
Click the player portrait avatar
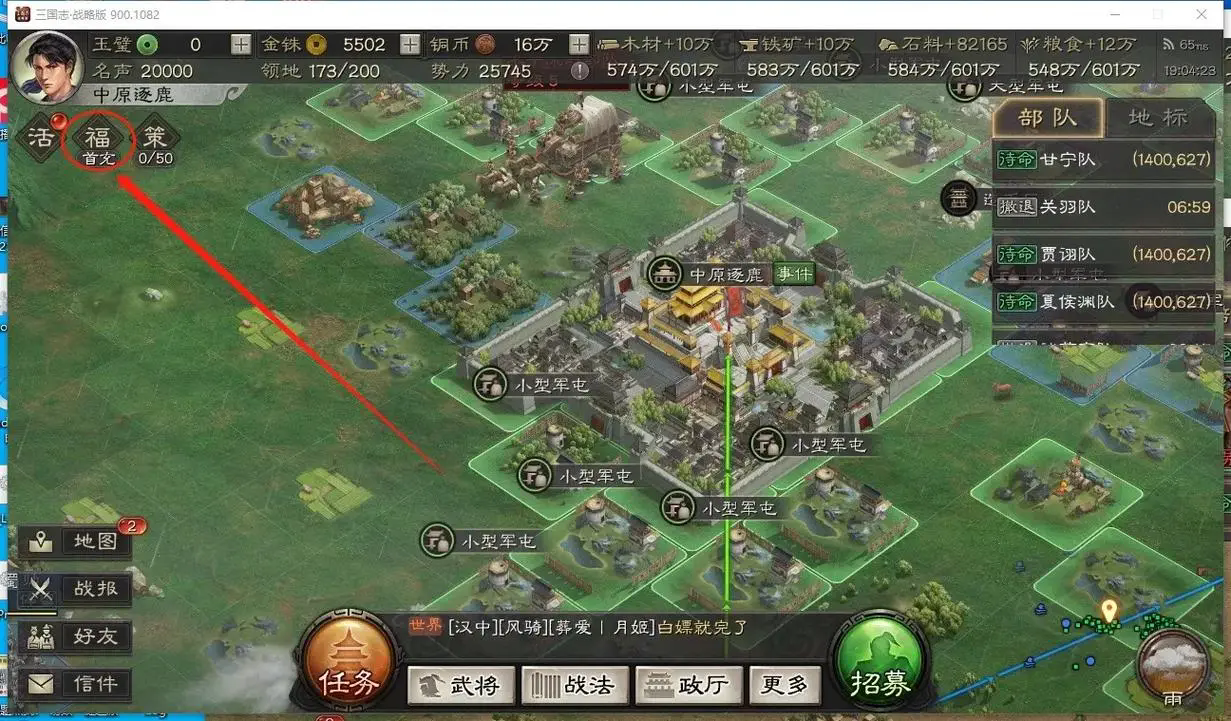click(x=45, y=65)
